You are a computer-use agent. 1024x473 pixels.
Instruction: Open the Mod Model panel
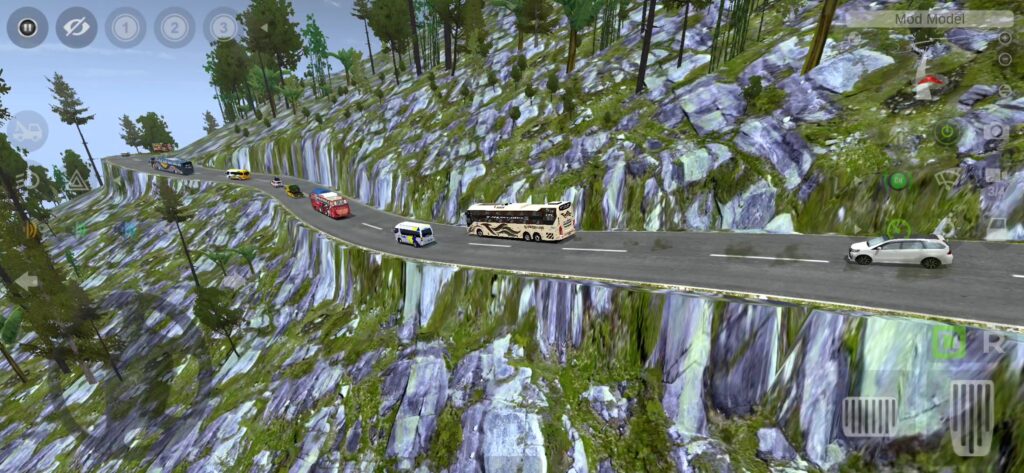tap(929, 18)
